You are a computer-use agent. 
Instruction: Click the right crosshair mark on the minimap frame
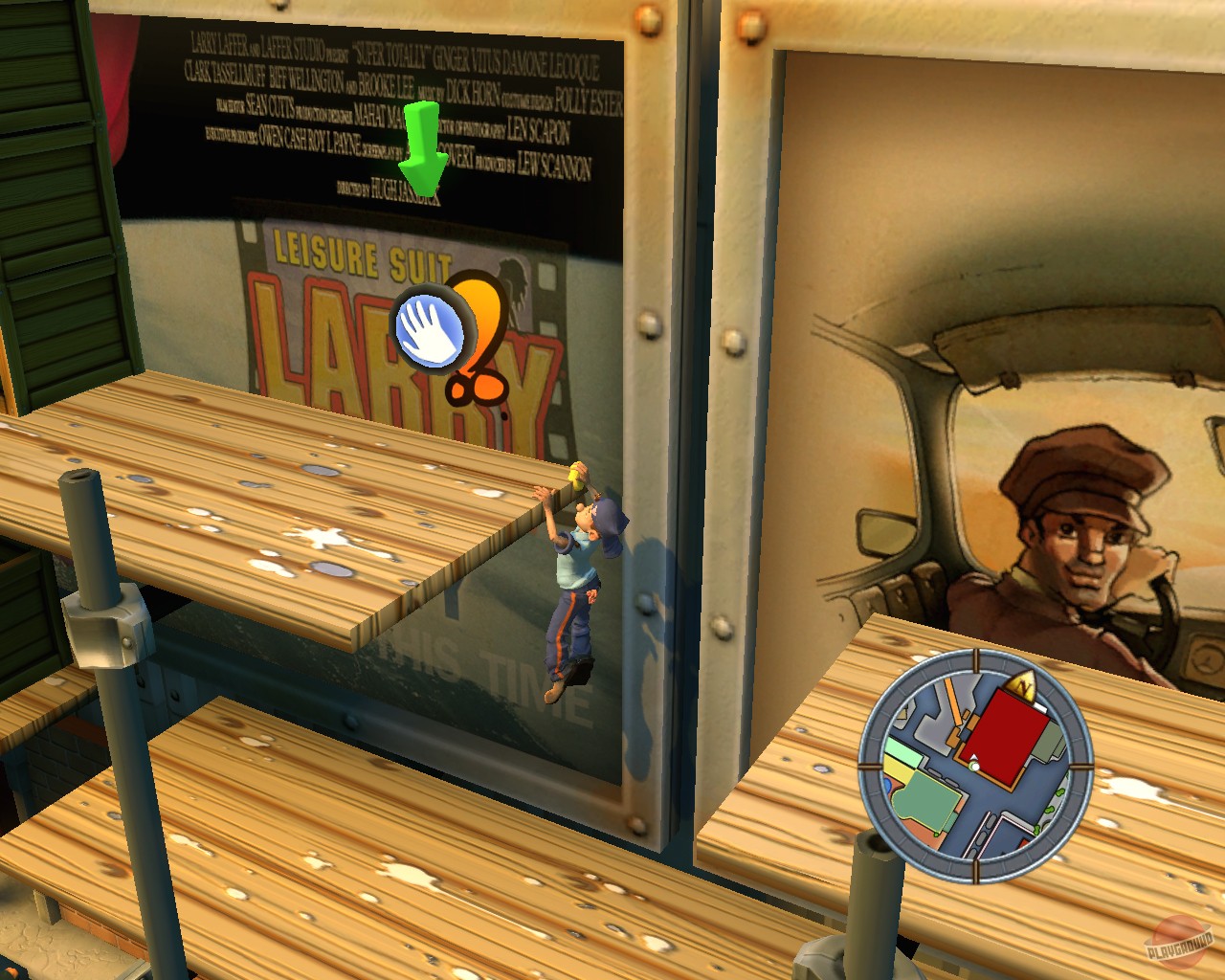point(1081,766)
